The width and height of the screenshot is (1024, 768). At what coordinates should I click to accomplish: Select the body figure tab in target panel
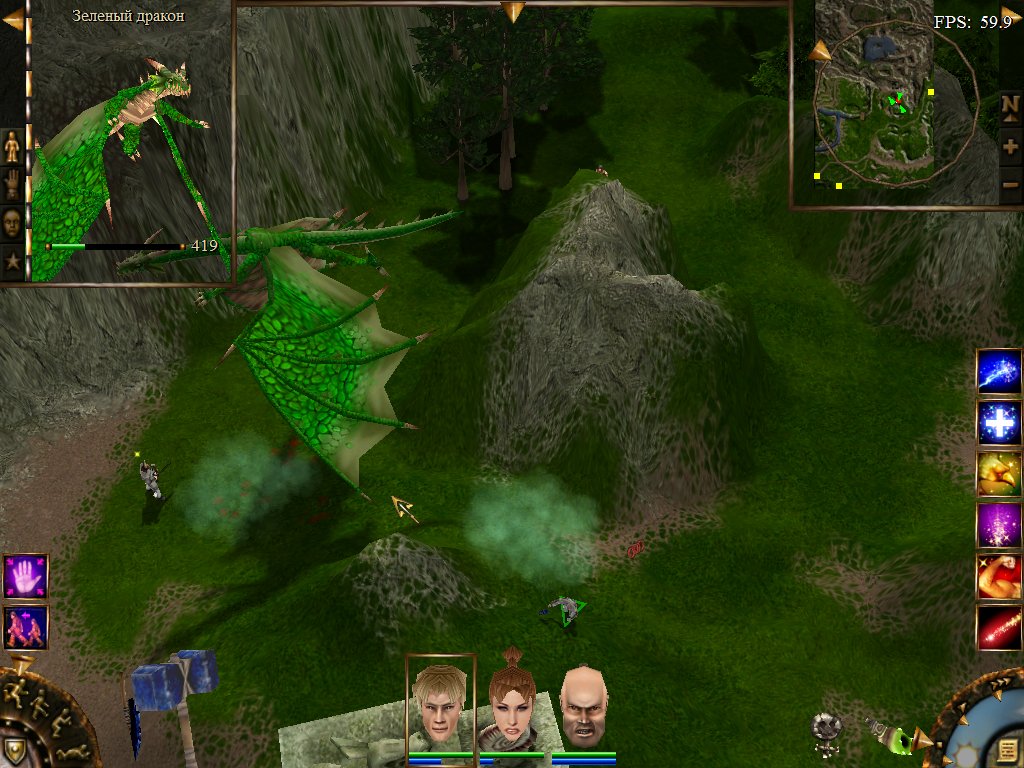point(12,147)
